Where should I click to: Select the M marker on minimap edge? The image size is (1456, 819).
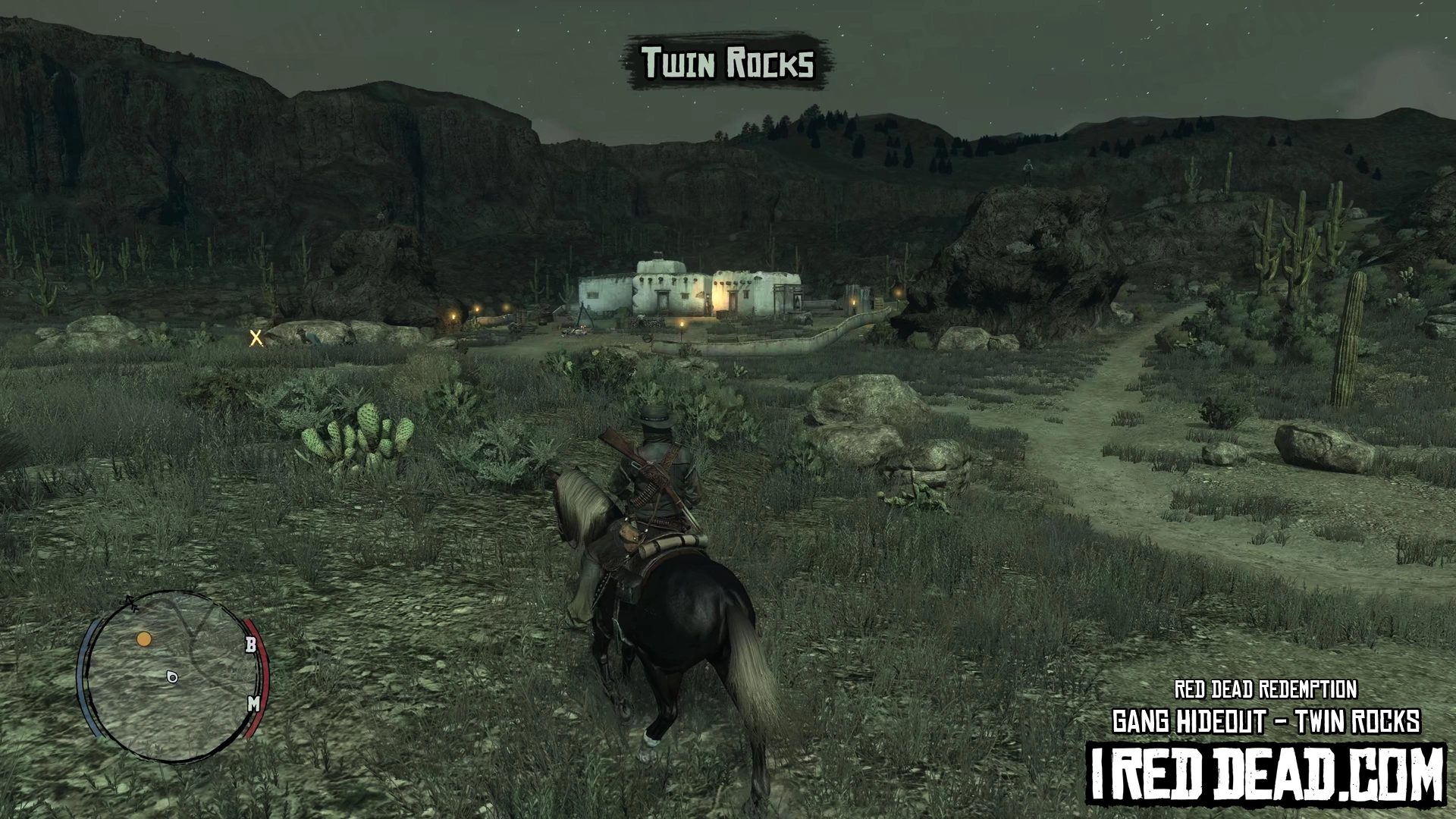click(254, 704)
